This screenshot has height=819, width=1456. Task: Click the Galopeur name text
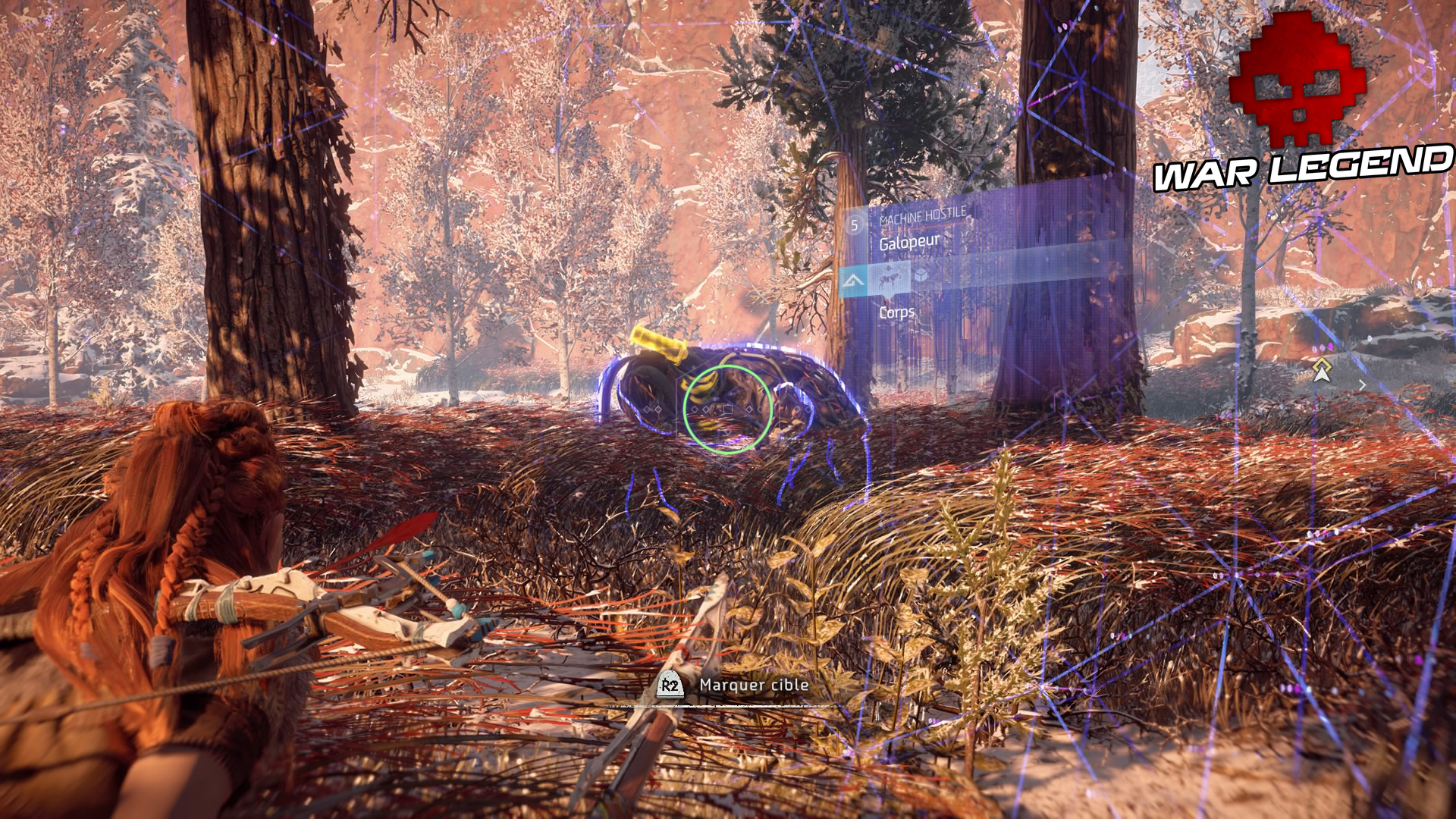click(909, 241)
